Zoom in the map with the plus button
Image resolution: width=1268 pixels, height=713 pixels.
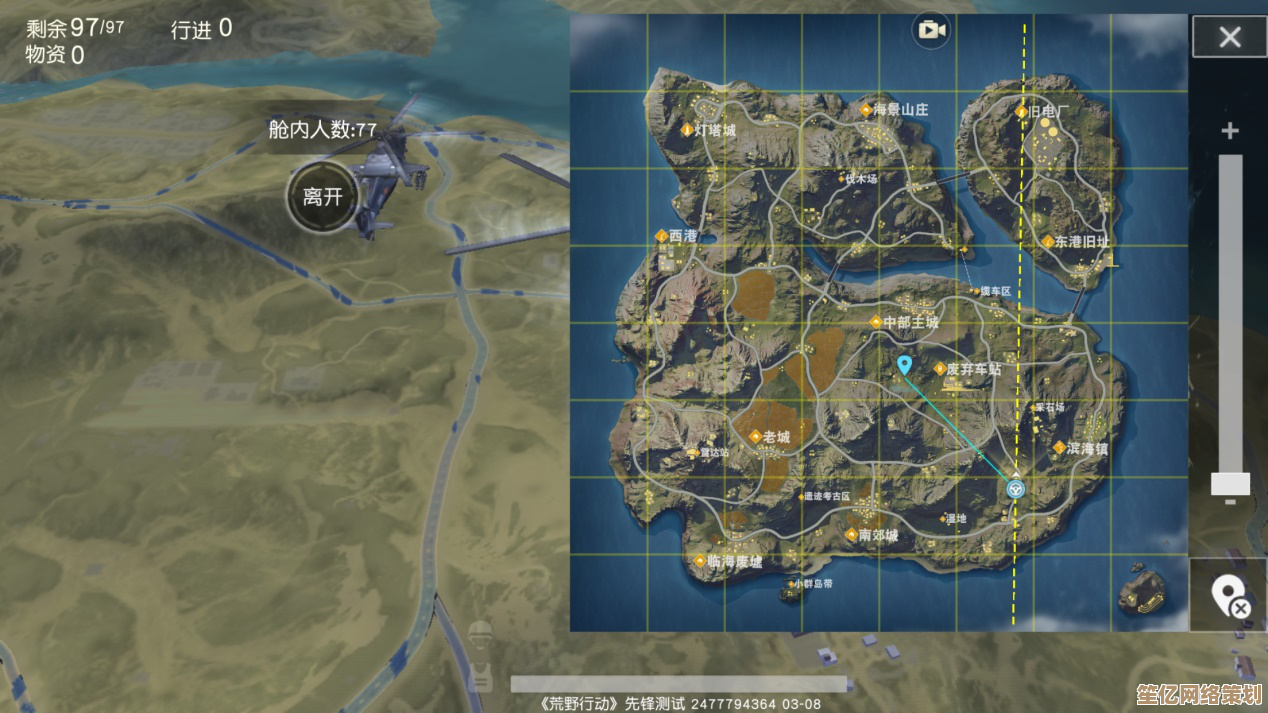(1229, 131)
